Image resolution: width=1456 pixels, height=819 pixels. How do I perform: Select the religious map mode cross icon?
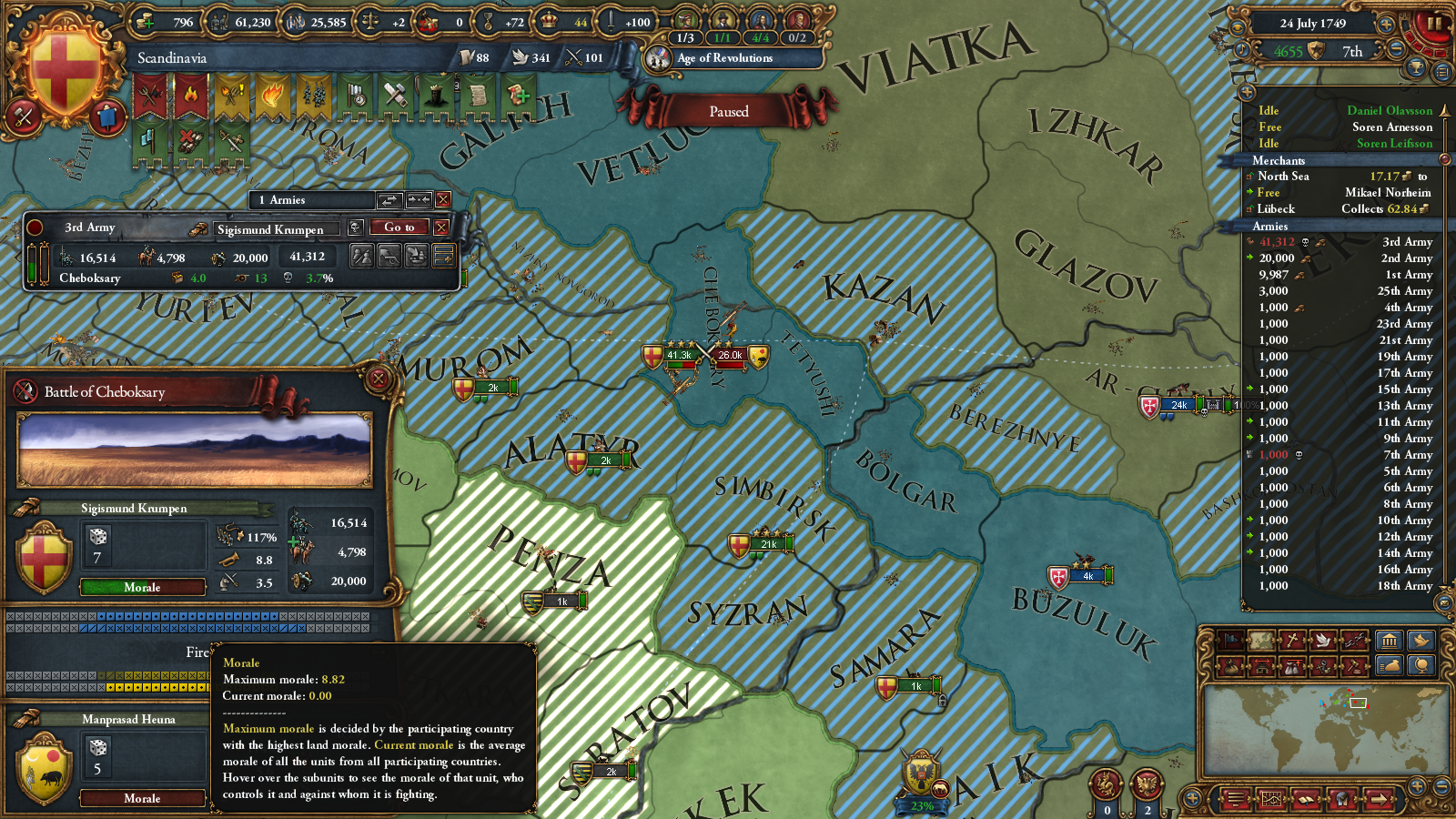[x=1293, y=639]
